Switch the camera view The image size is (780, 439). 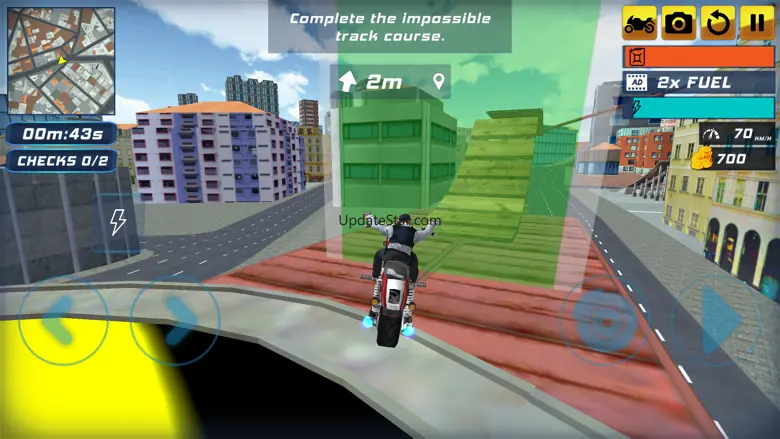pyautogui.click(x=678, y=23)
